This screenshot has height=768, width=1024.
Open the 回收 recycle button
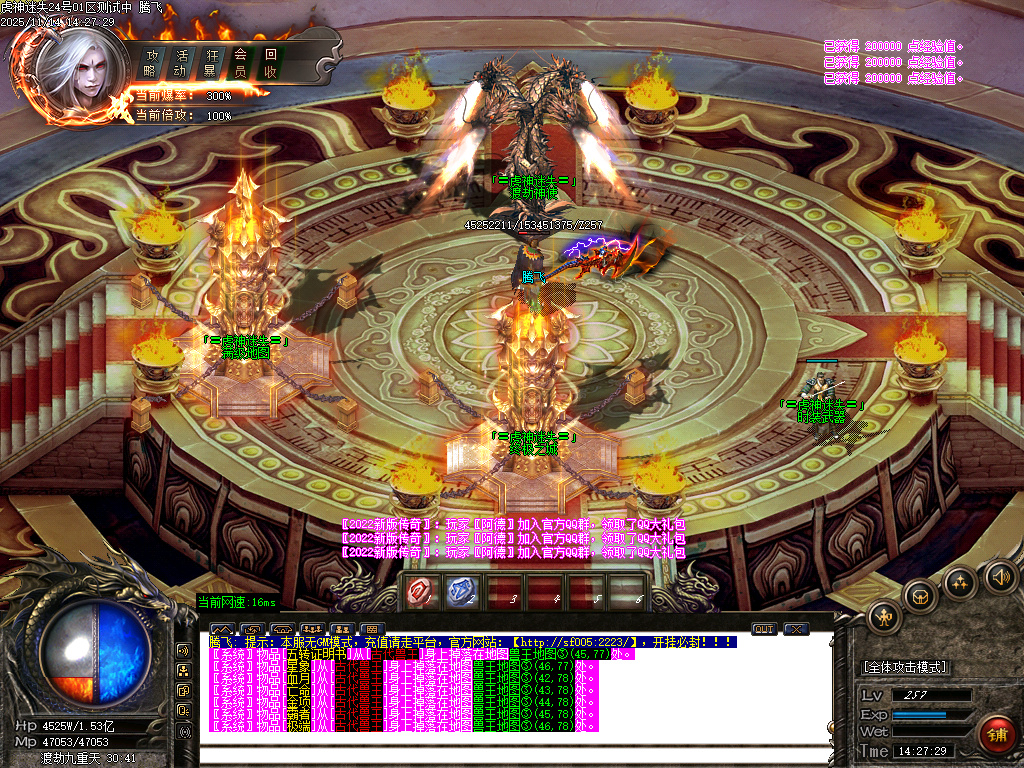[x=270, y=63]
